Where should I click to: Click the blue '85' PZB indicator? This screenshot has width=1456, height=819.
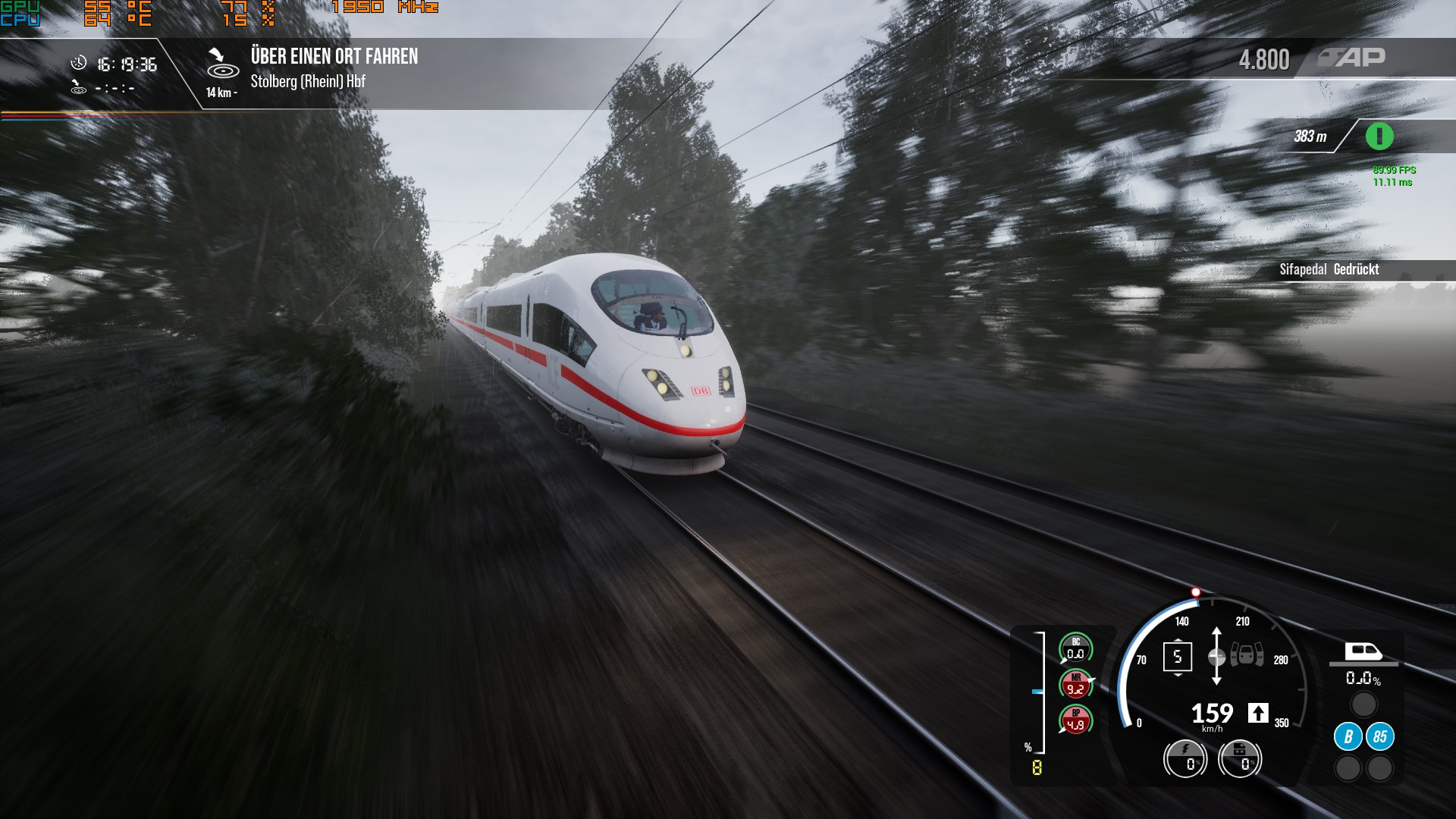(x=1379, y=736)
